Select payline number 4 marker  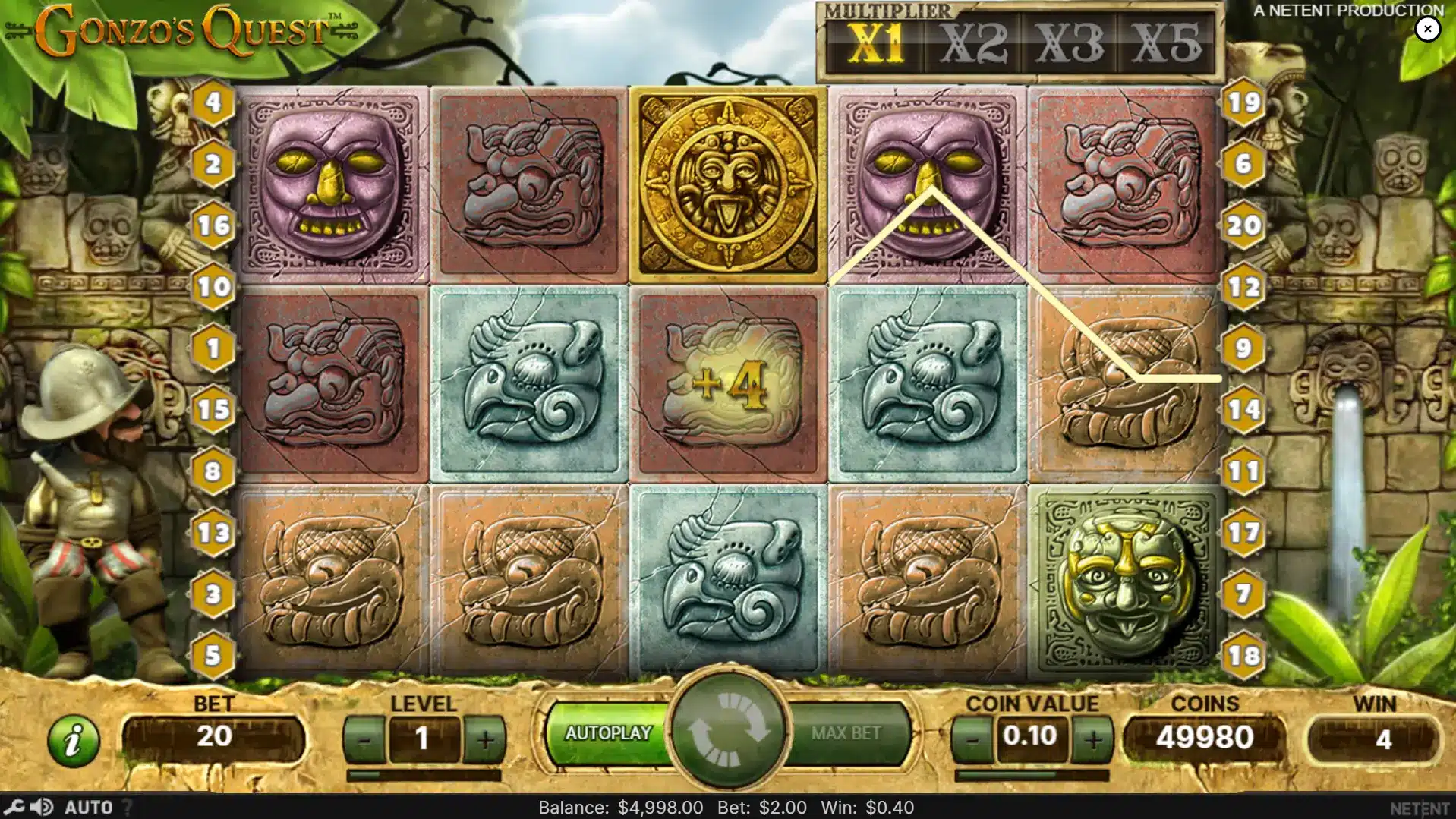click(213, 102)
